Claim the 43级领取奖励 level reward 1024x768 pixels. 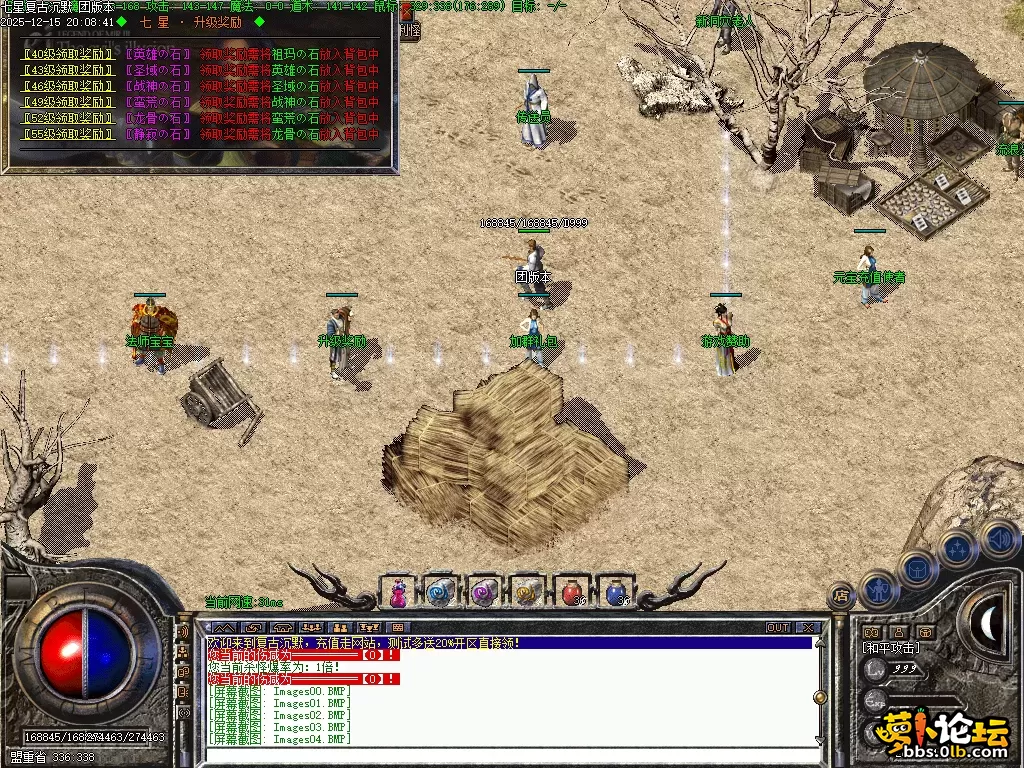point(67,70)
